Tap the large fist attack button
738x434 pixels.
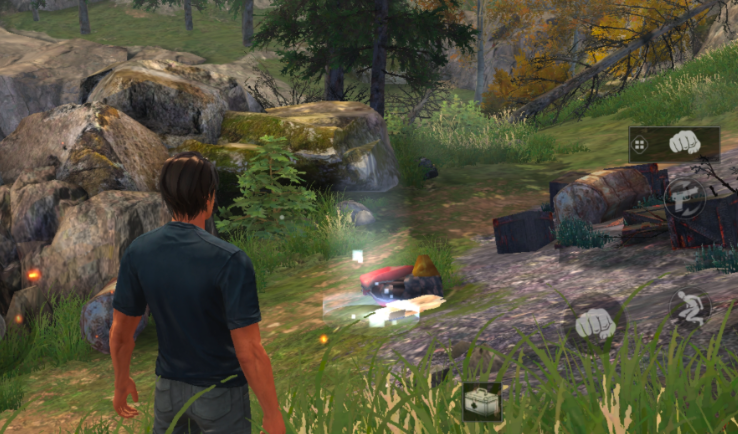[594, 323]
